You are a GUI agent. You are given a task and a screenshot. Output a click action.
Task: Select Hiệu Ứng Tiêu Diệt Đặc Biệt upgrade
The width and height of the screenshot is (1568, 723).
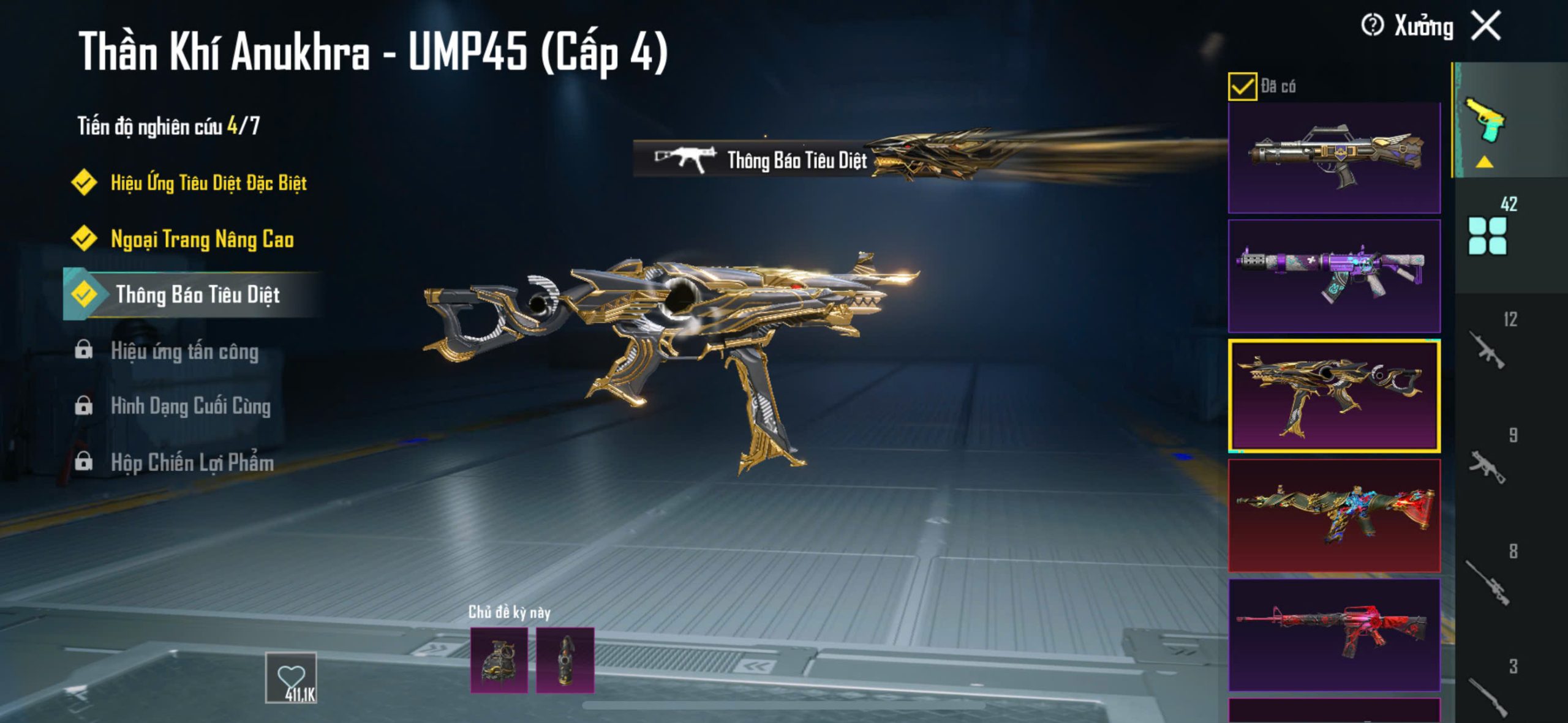click(208, 183)
